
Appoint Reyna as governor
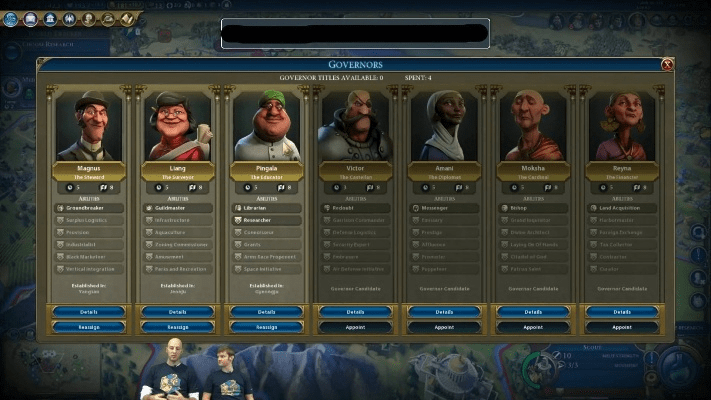coord(621,327)
